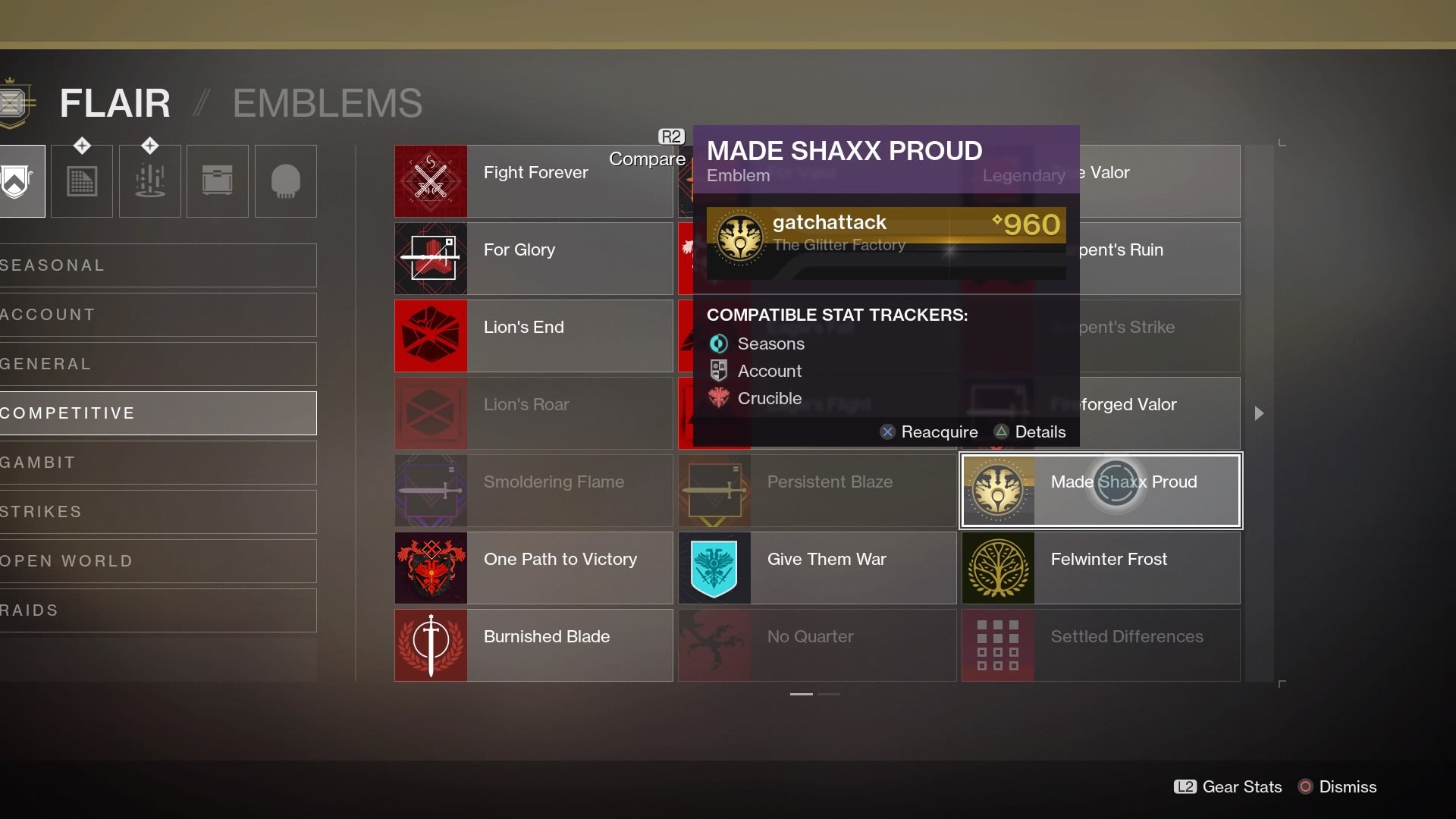
Task: Expand next emblem page with the right arrow
Action: (1258, 413)
